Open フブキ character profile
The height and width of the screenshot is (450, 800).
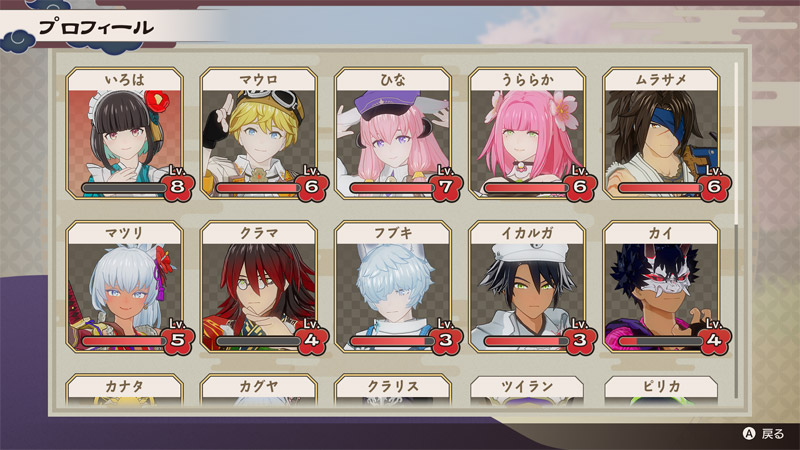pyautogui.click(x=393, y=287)
